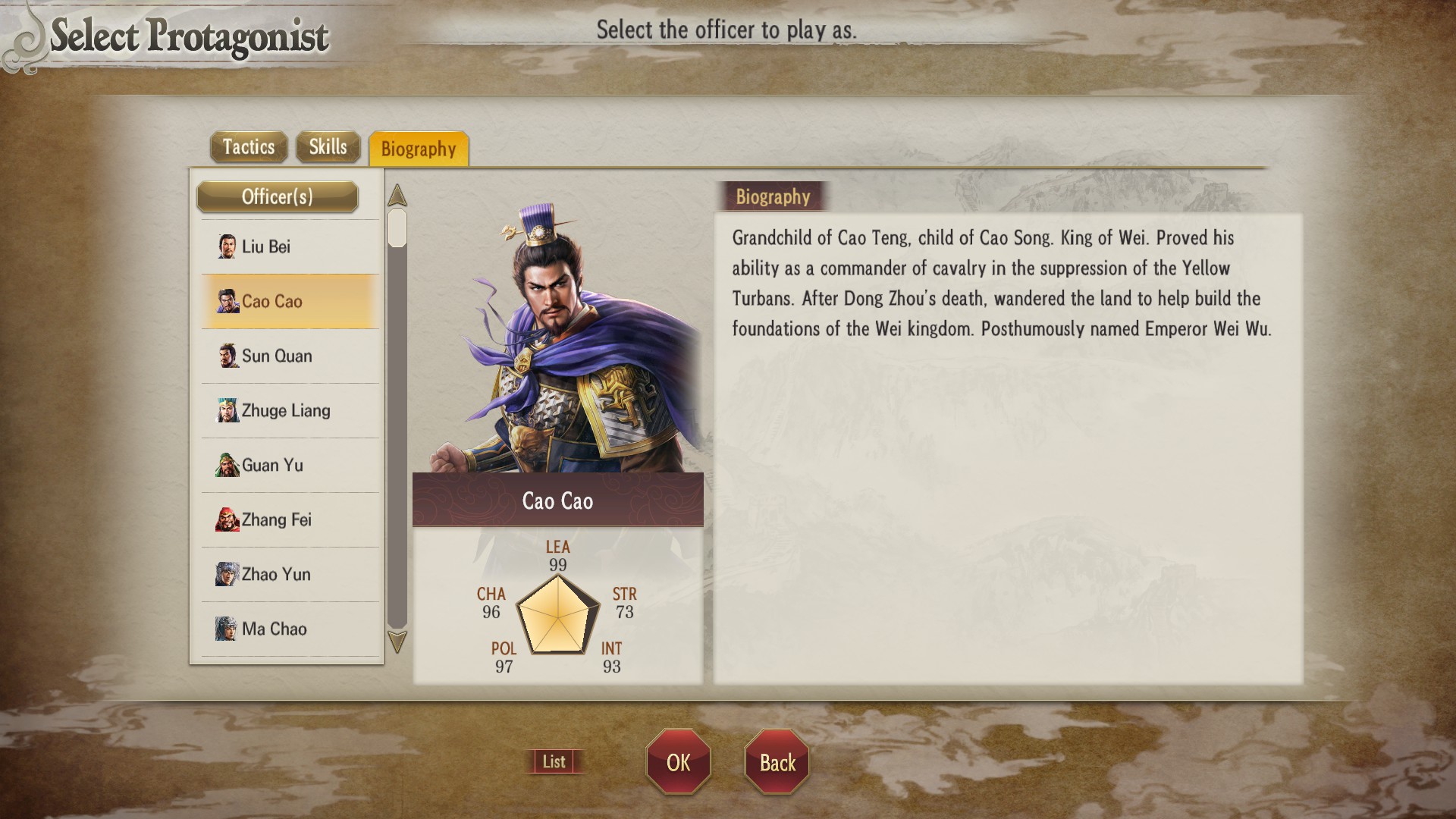Confirm selection with OK button
Viewport: 1456px width, 819px height.
[x=678, y=762]
